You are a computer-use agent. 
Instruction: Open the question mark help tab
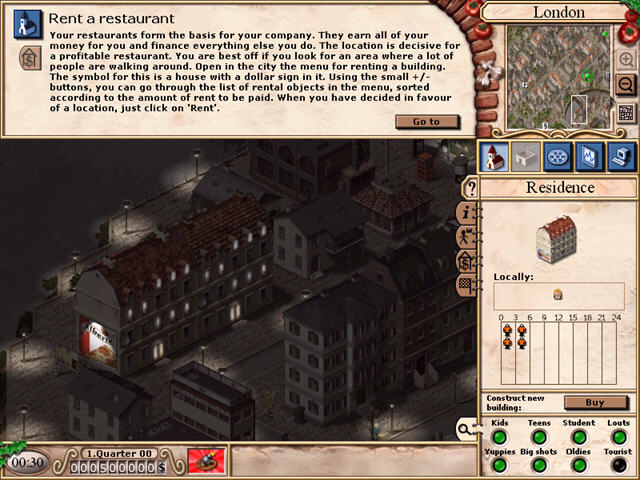(467, 189)
